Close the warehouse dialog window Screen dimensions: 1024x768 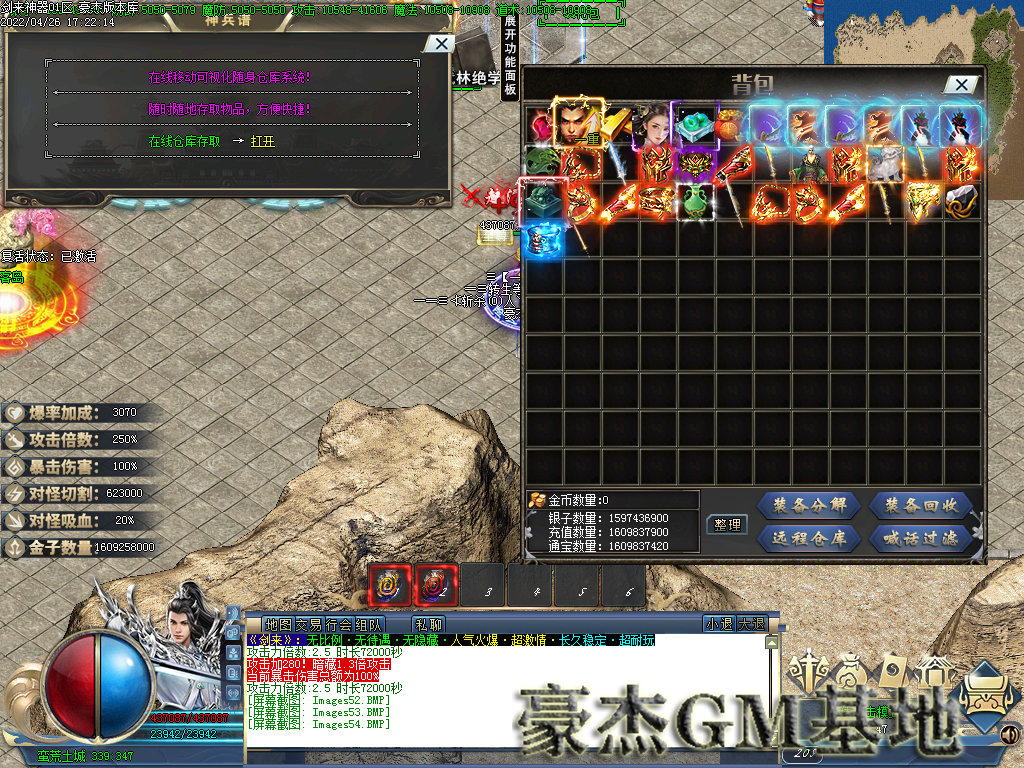point(438,43)
